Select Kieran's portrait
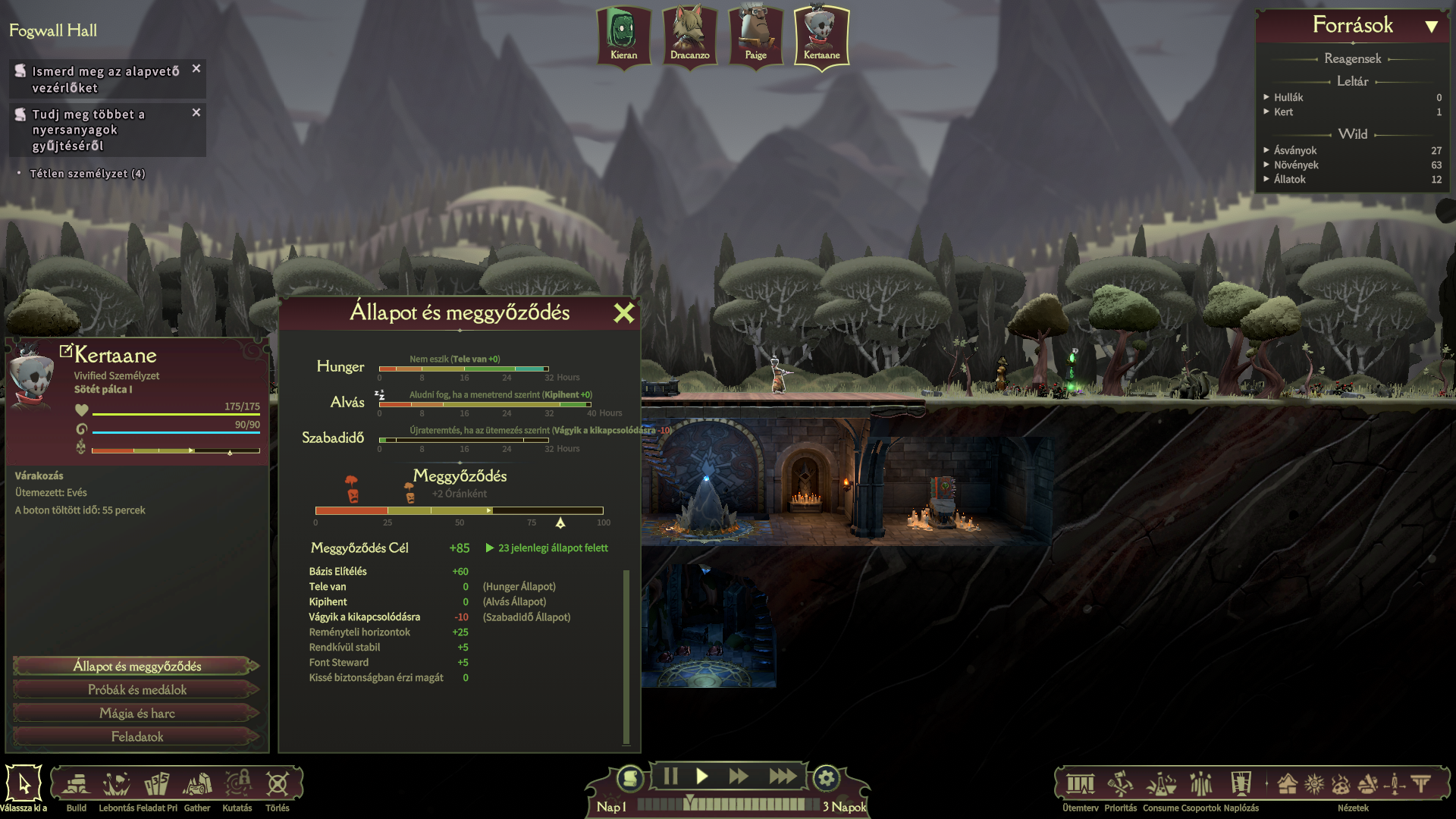 (x=623, y=36)
